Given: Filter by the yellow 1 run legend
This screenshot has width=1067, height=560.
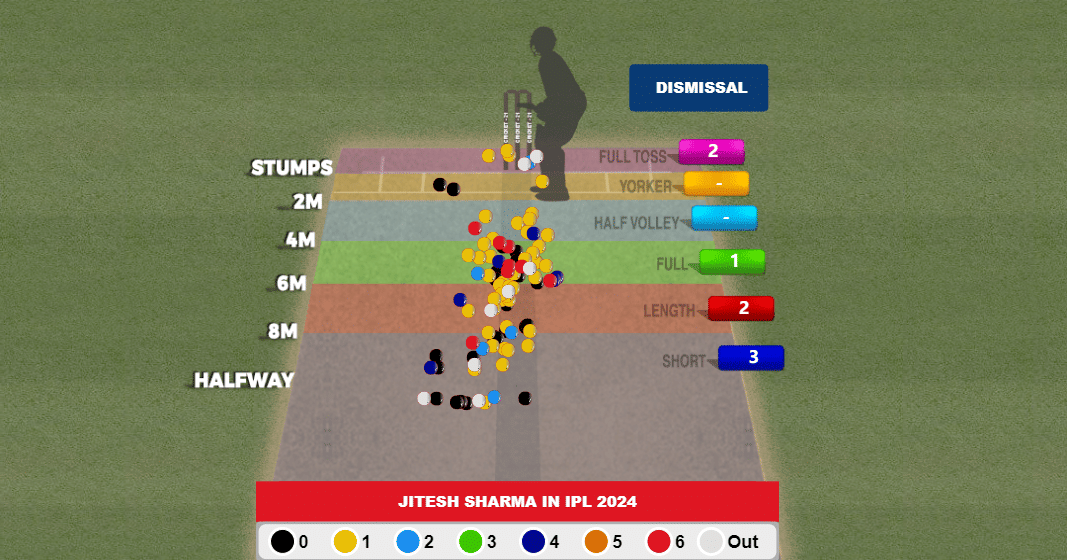Looking at the screenshot, I should pos(346,541).
